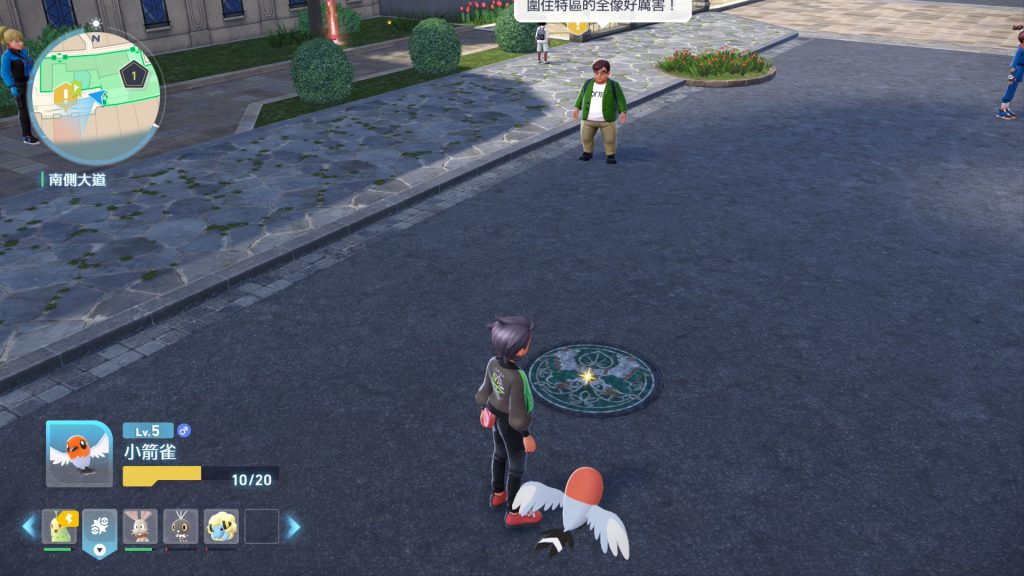Click the orange exclamation marker on minimap

click(67, 93)
